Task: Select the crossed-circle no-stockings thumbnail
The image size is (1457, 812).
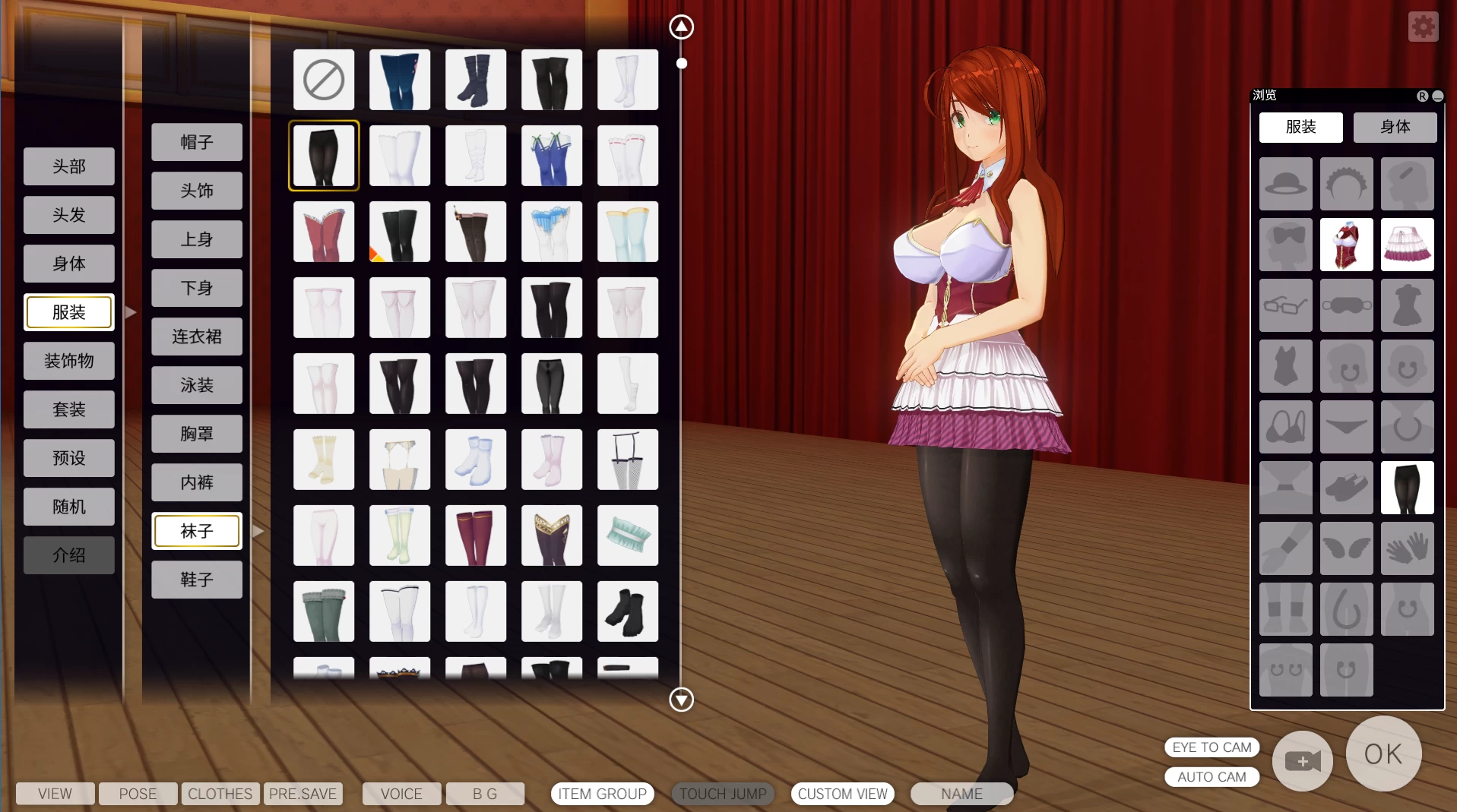Action: point(323,79)
